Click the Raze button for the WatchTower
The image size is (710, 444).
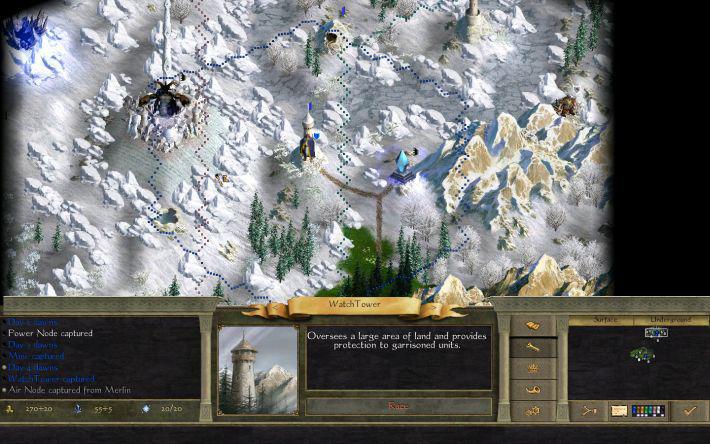coord(398,405)
